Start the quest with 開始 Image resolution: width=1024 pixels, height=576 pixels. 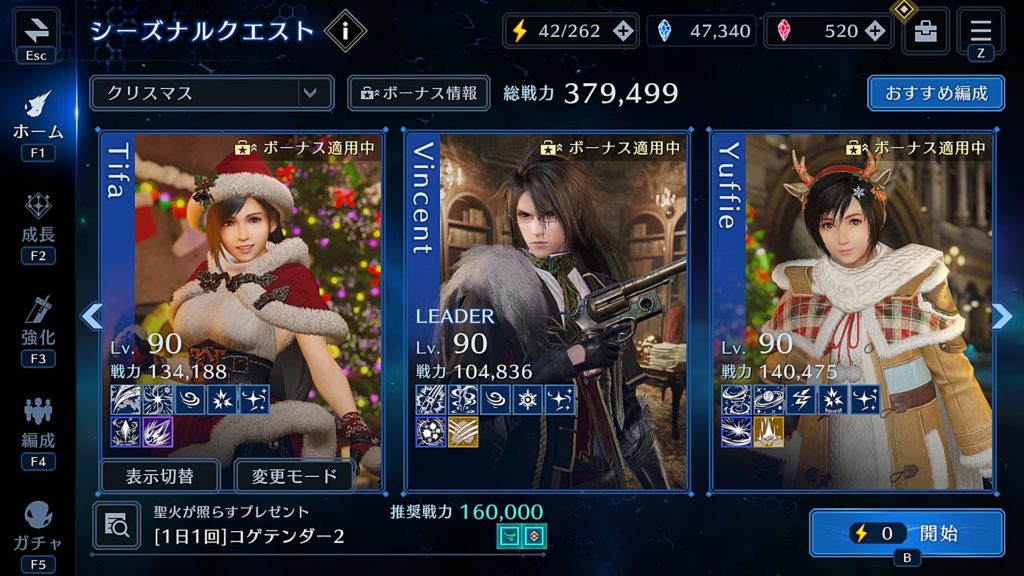pyautogui.click(x=906, y=533)
